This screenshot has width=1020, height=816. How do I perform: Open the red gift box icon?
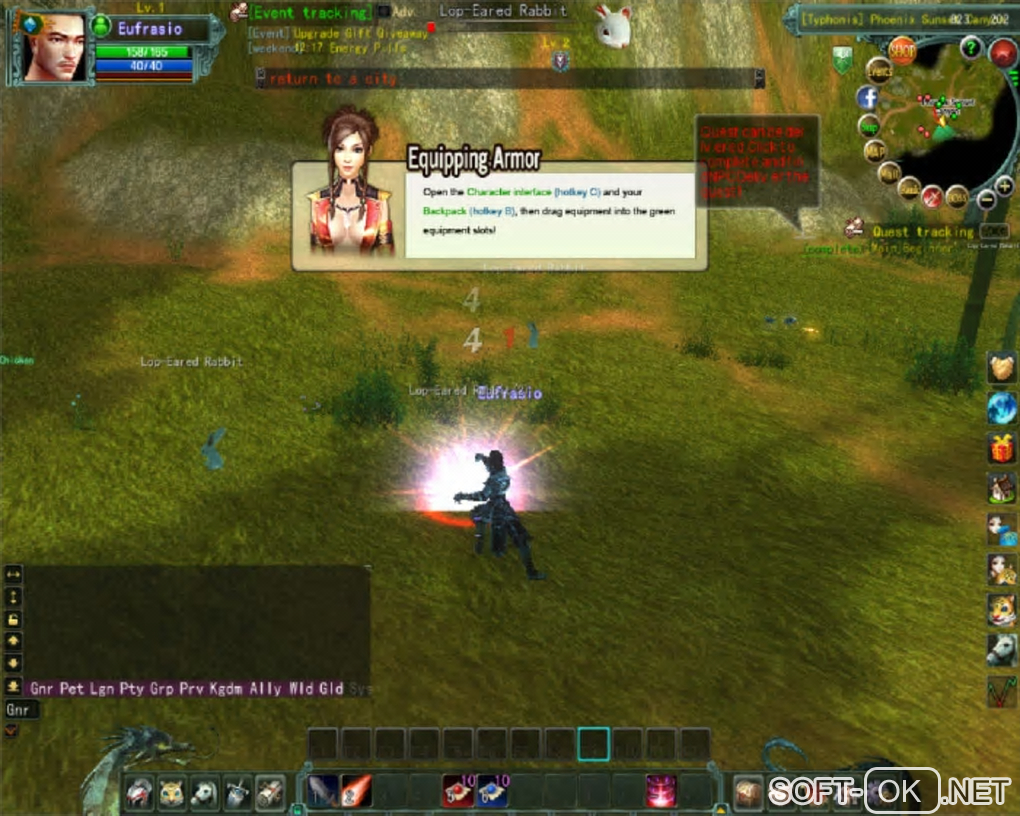1001,447
